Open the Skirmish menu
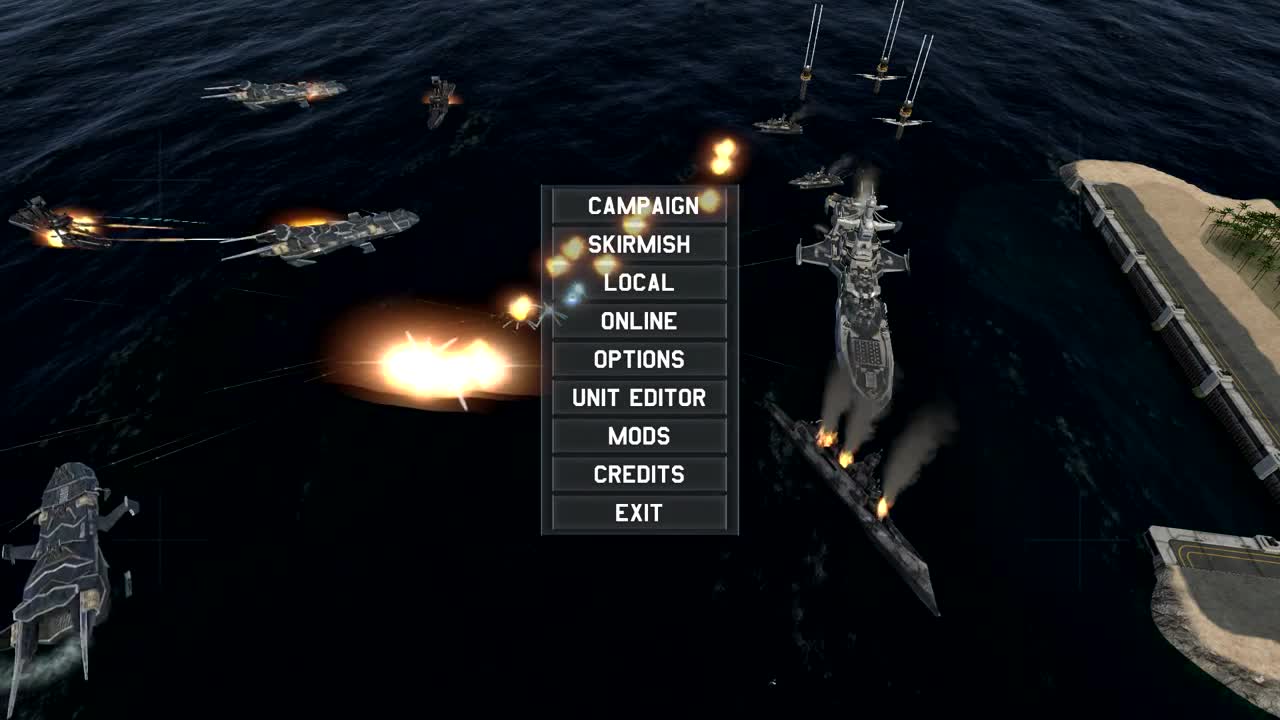The width and height of the screenshot is (1280, 720). 641,244
